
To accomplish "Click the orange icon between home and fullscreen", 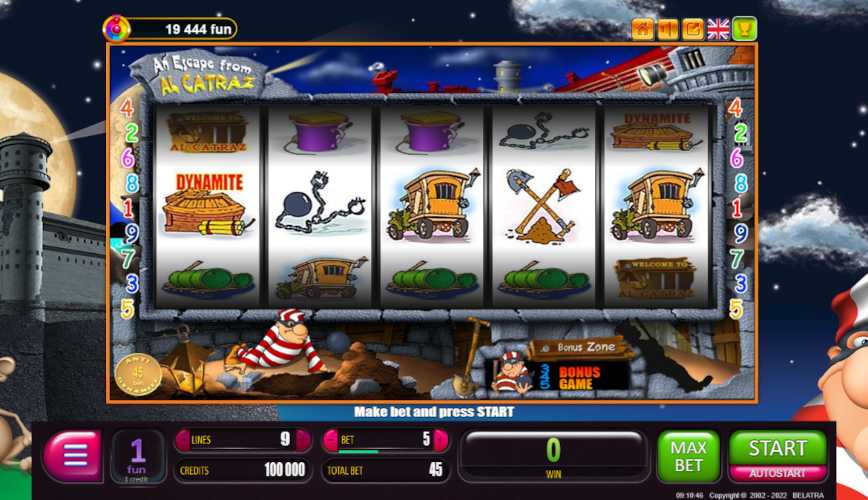I will coord(667,29).
